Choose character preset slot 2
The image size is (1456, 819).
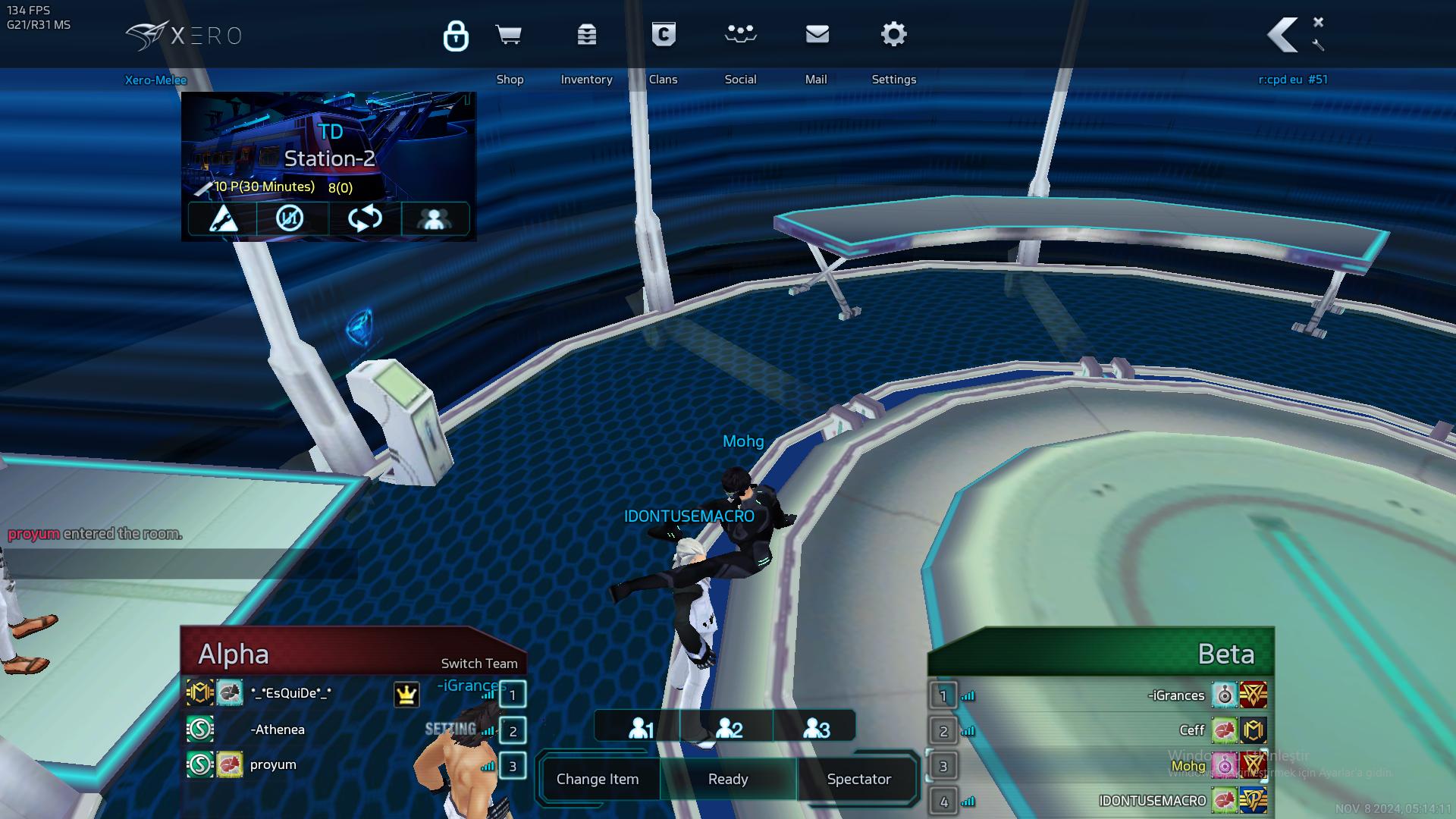[729, 728]
